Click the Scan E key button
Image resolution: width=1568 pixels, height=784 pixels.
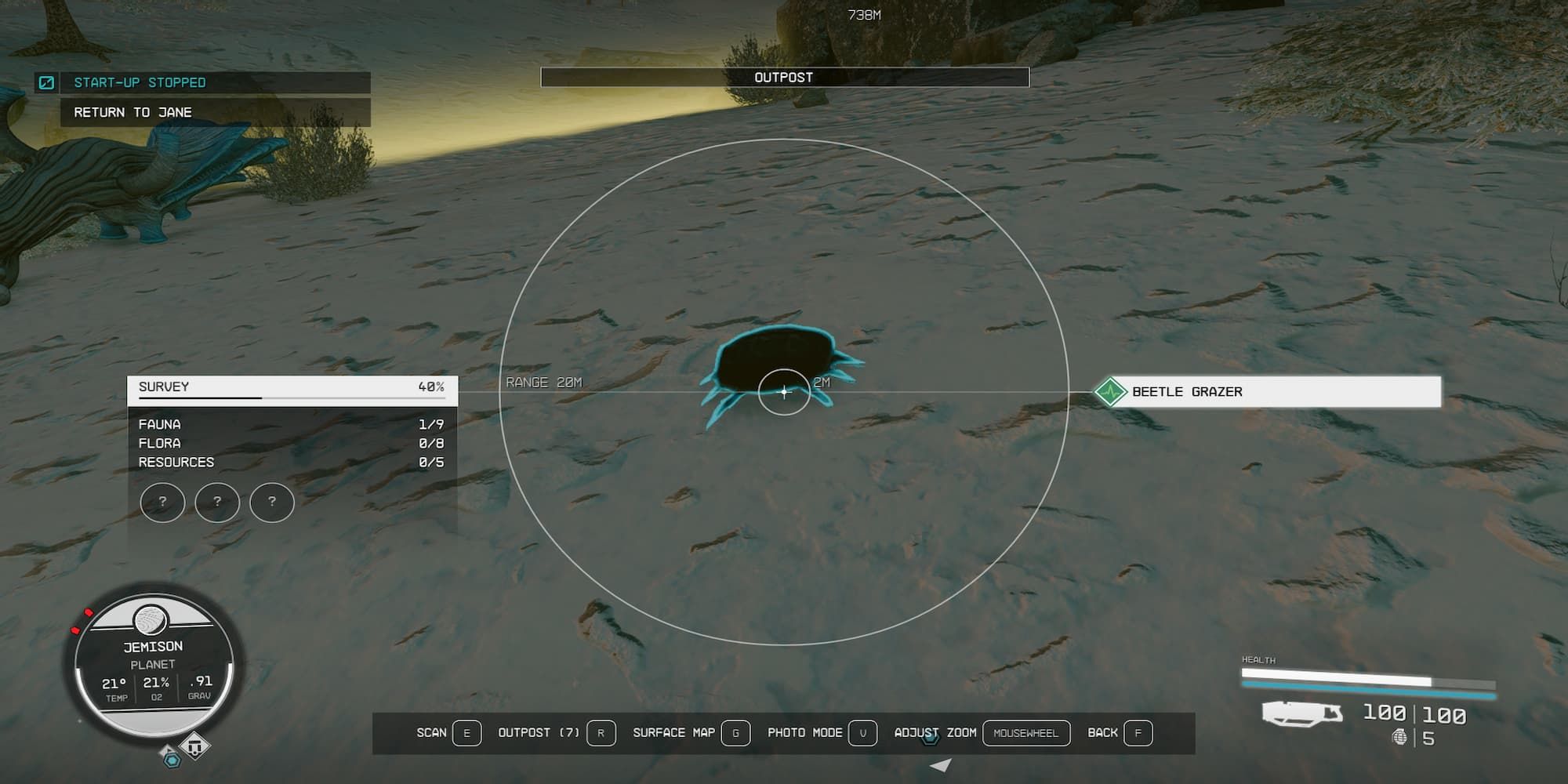pyautogui.click(x=466, y=732)
